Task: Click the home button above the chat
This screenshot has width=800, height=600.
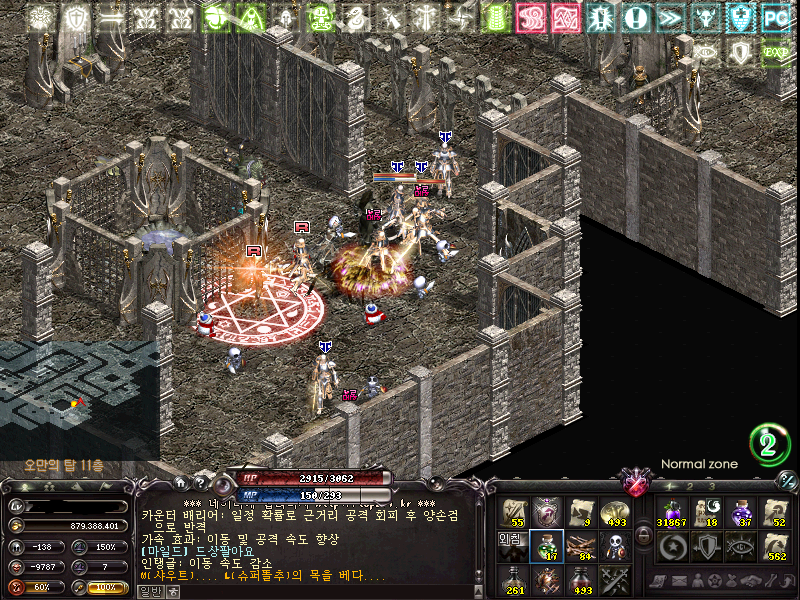Action: pos(178,482)
